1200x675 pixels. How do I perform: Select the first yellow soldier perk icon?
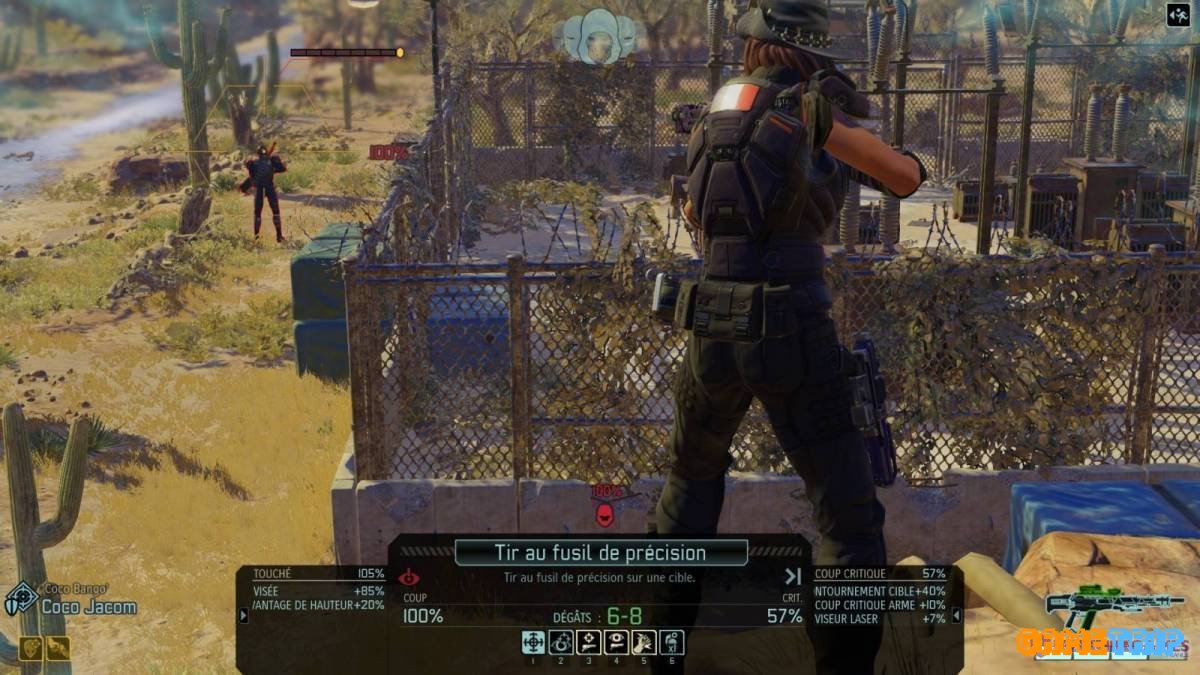click(x=30, y=648)
